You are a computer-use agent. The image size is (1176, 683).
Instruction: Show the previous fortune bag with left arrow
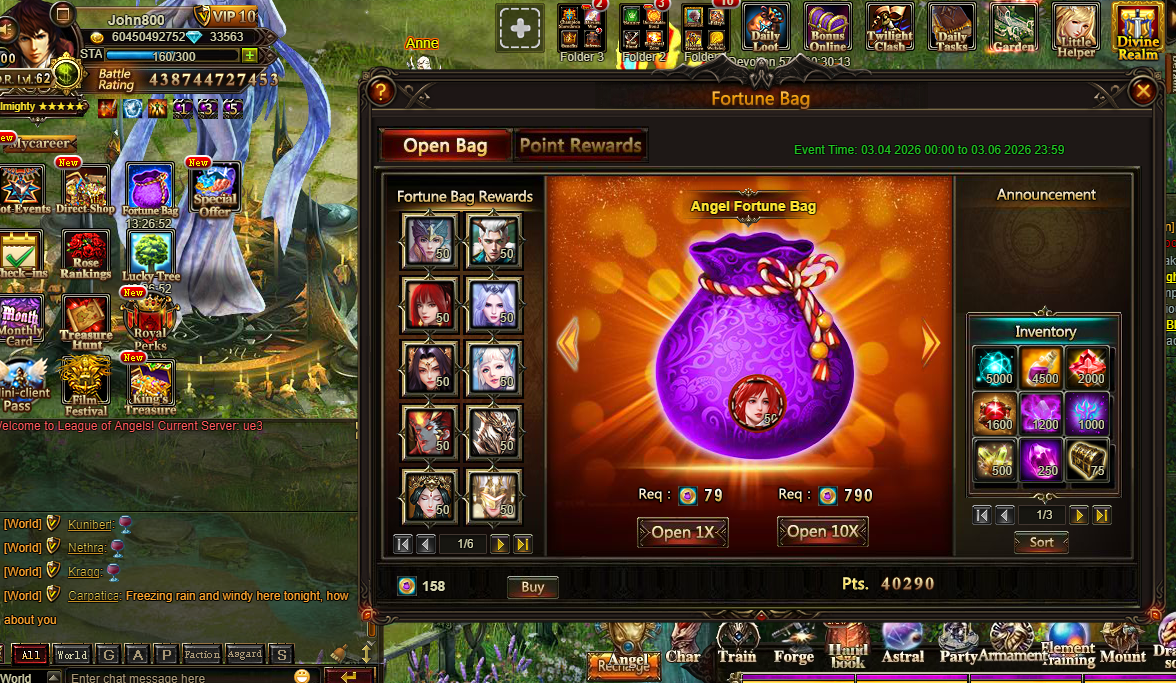pyautogui.click(x=568, y=344)
